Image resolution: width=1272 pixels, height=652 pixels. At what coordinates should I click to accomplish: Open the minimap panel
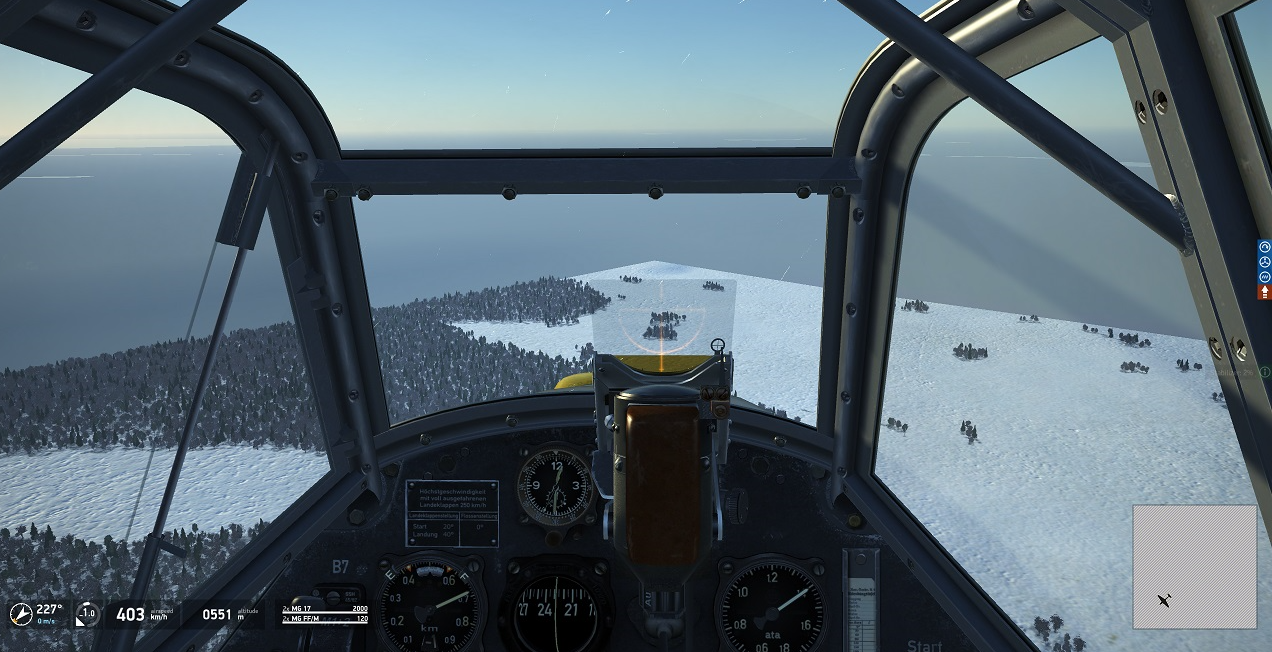click(x=1194, y=566)
